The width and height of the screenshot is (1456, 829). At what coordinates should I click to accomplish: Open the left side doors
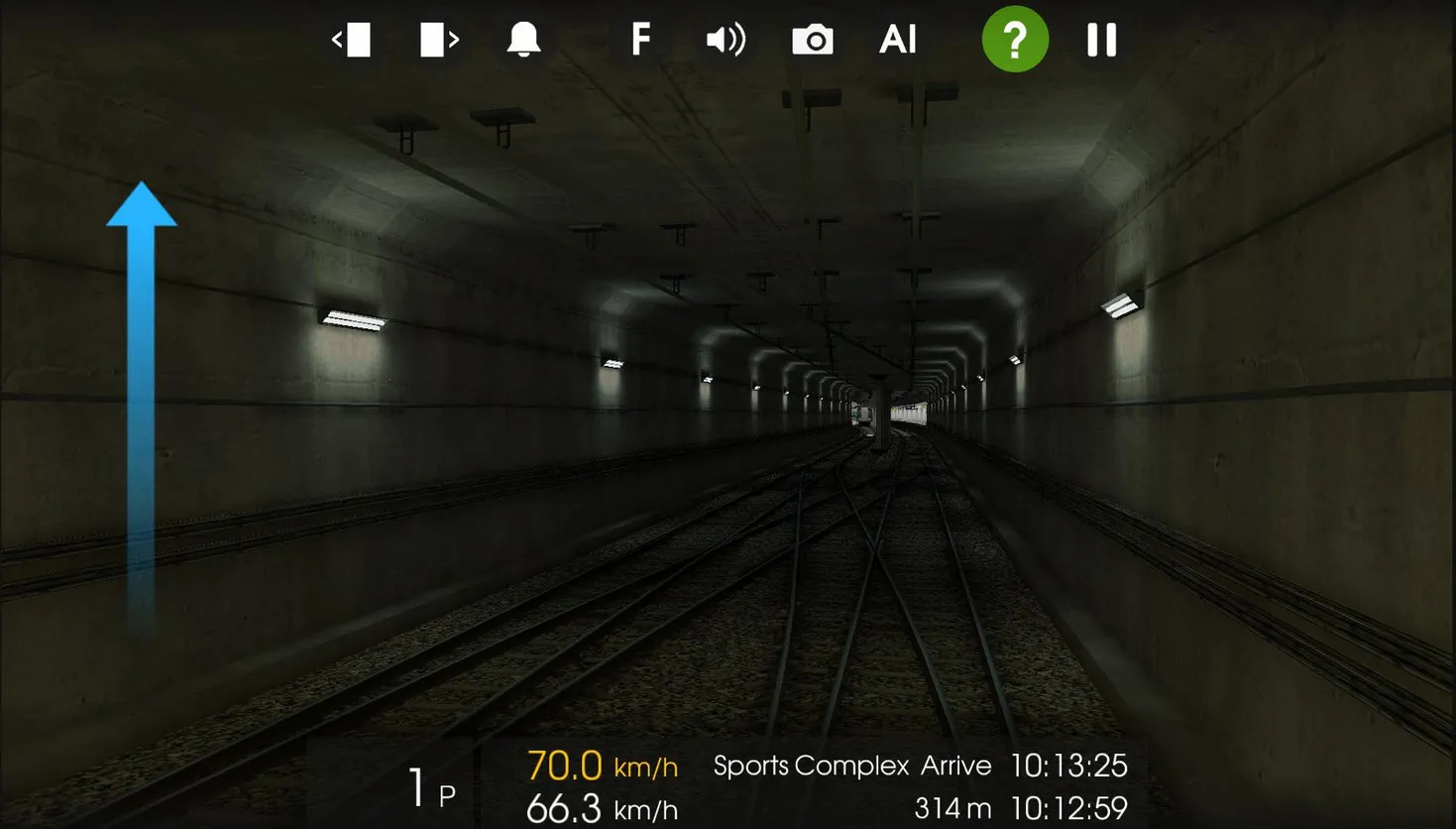pyautogui.click(x=352, y=40)
